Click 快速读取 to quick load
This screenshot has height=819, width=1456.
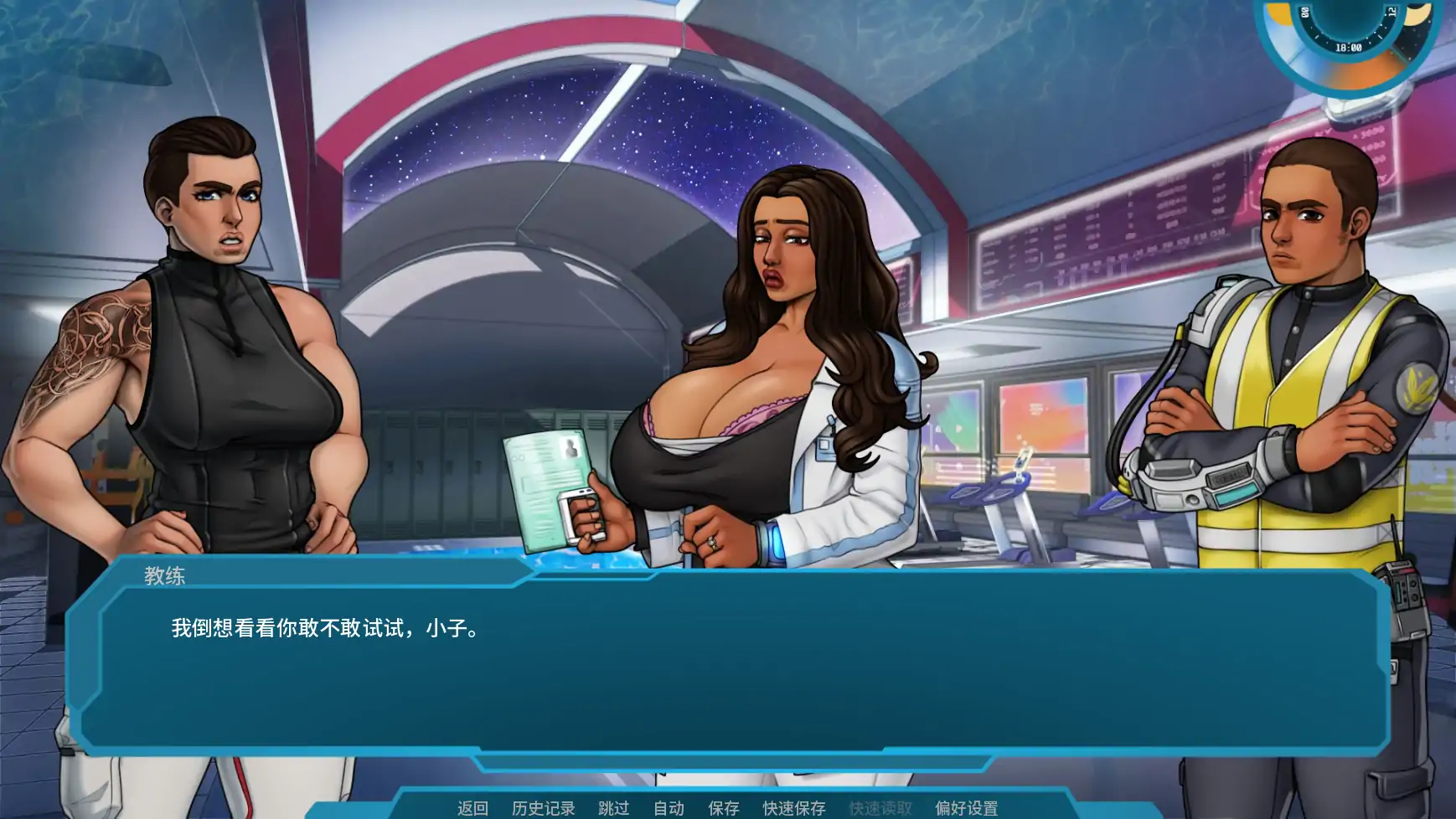[x=882, y=807]
